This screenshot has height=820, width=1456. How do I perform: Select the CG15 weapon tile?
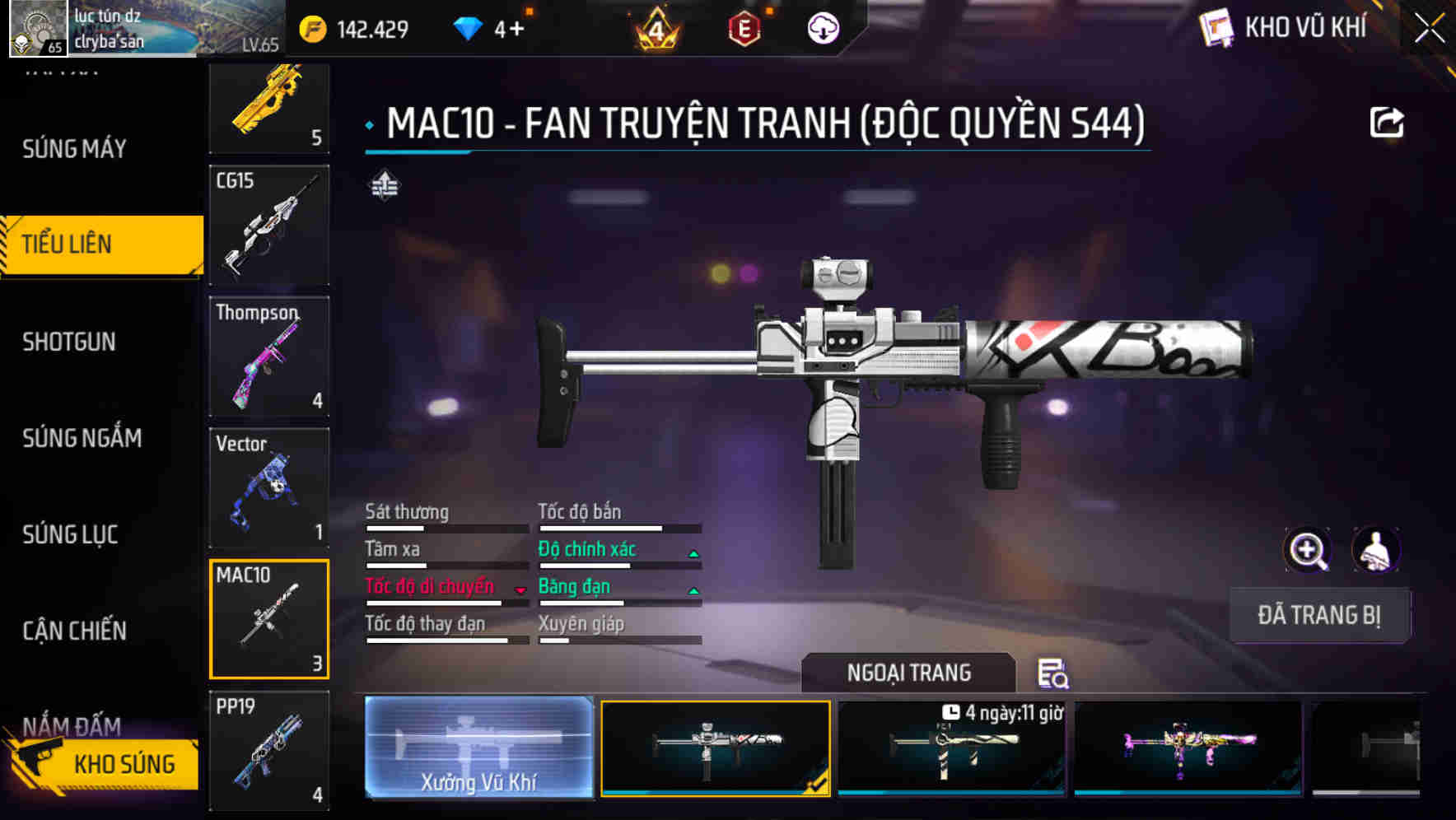pos(269,225)
